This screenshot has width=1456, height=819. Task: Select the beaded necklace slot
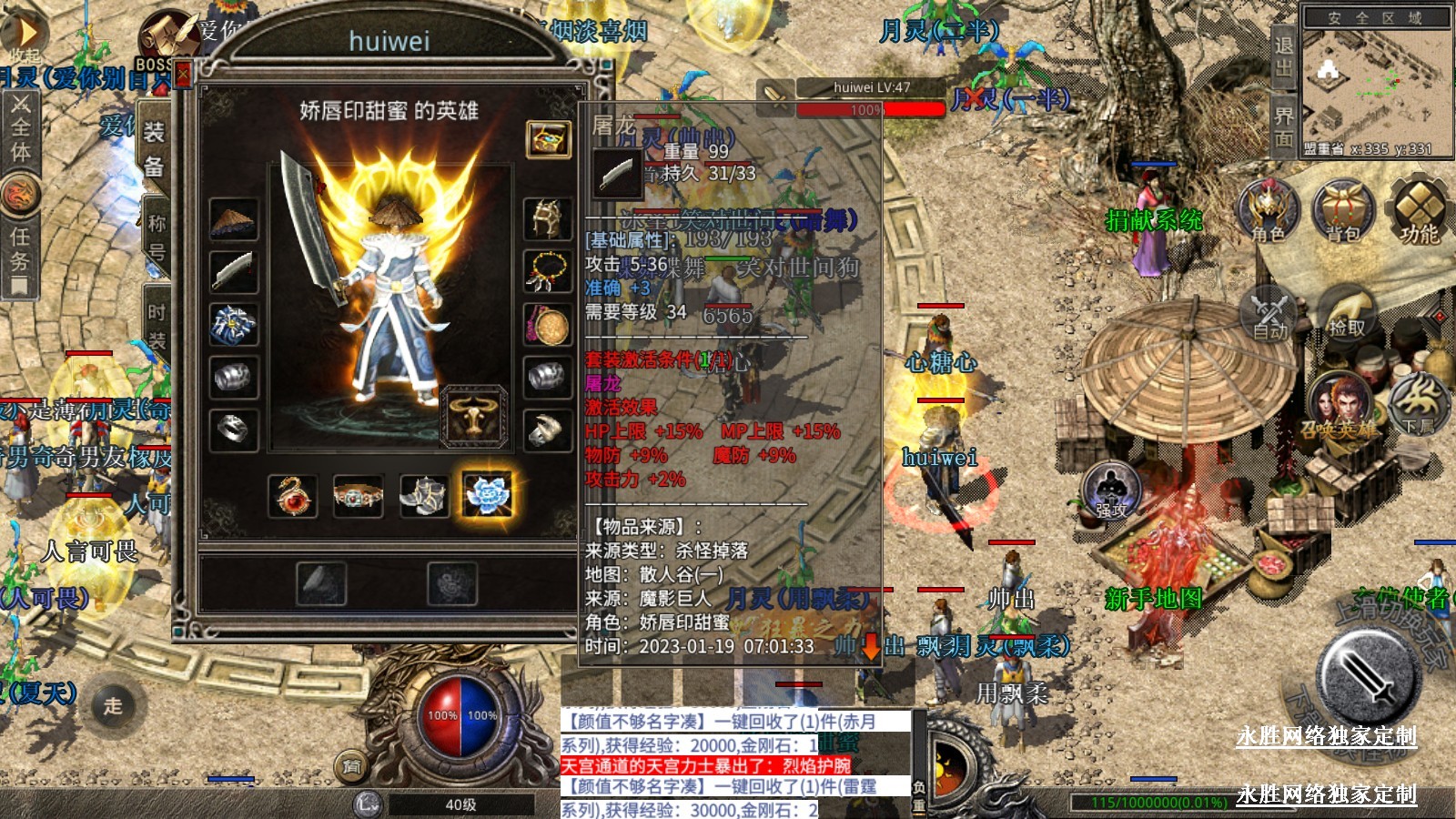pyautogui.click(x=548, y=271)
